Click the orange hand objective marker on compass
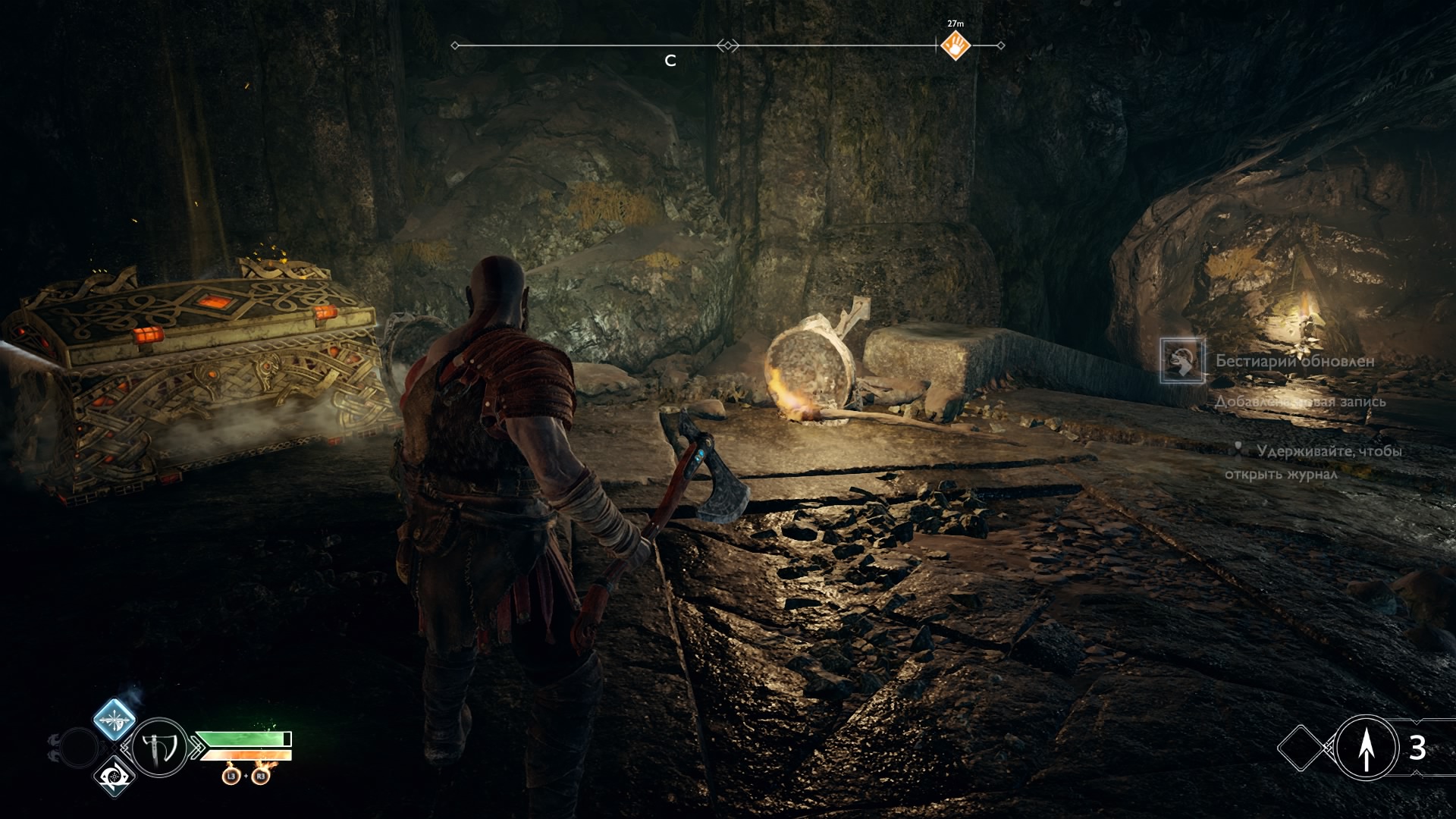The height and width of the screenshot is (819, 1456). click(955, 46)
